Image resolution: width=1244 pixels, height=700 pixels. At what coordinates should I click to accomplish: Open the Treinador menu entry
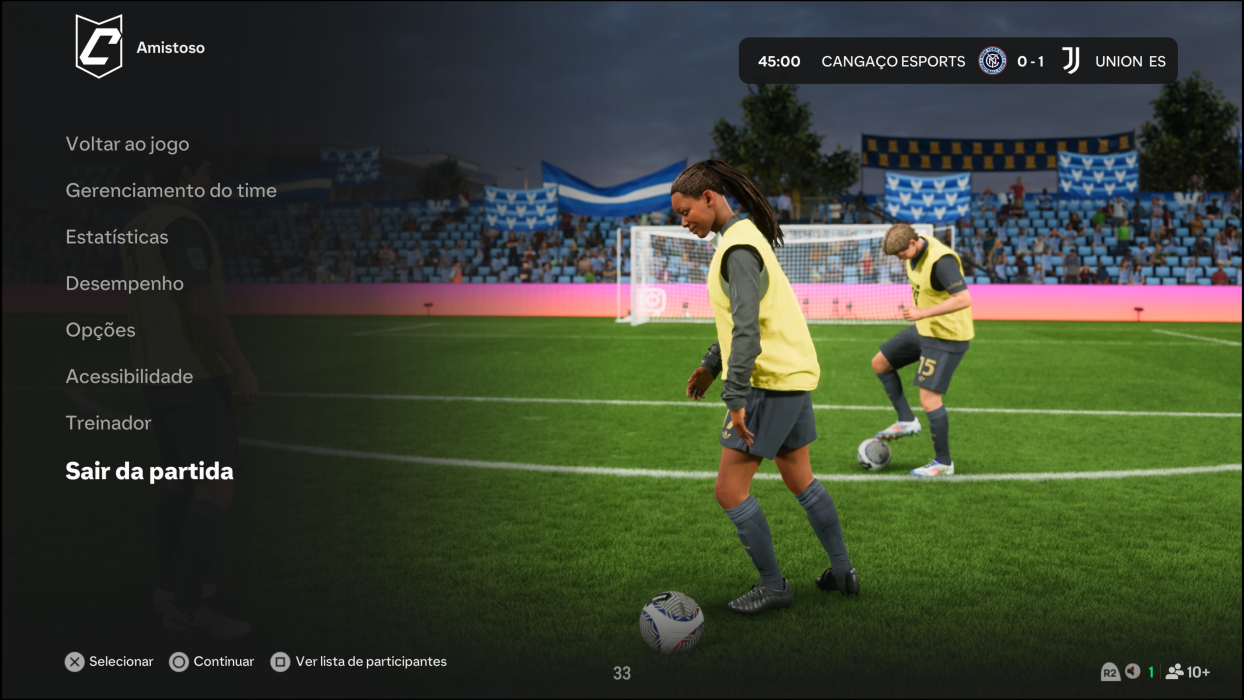tap(108, 423)
